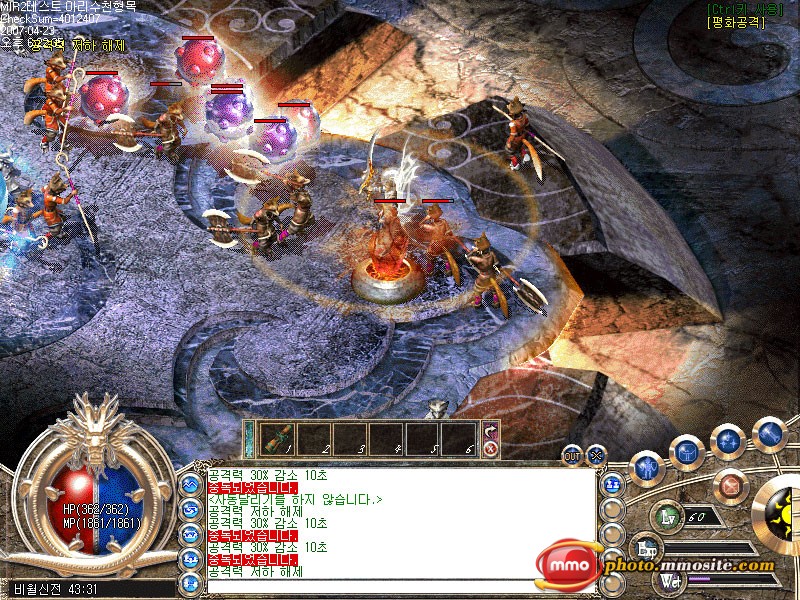The width and height of the screenshot is (800, 600).
Task: Click the crossed swords round button
Action: pos(596,454)
